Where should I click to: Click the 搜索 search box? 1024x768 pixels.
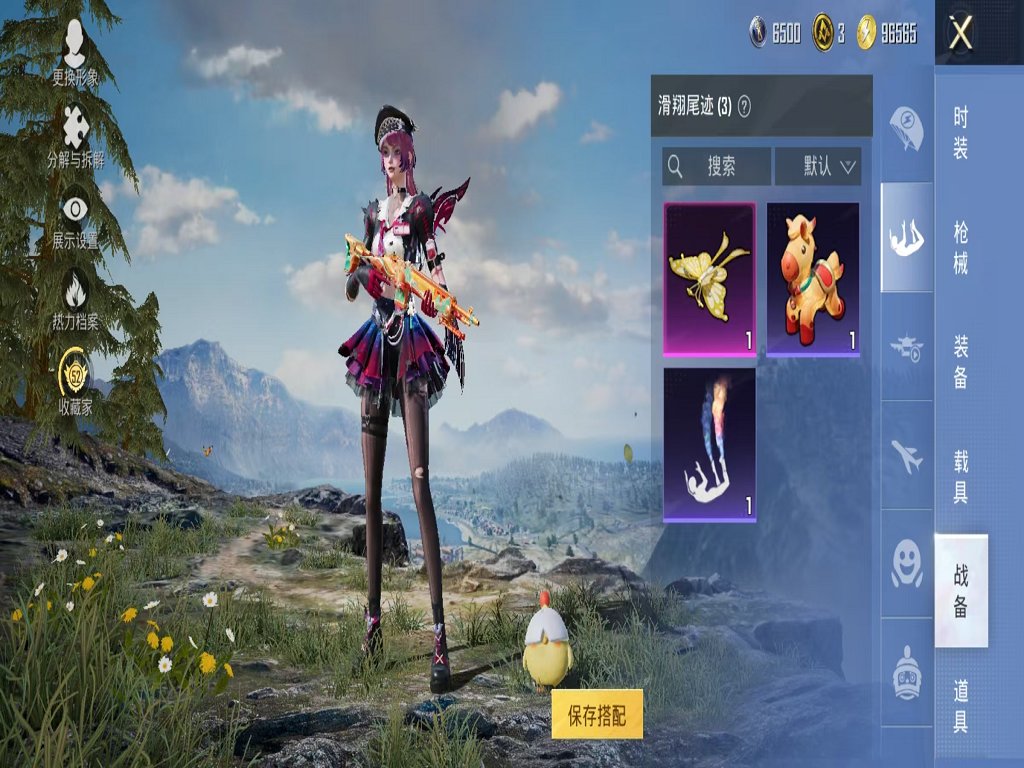pos(716,166)
